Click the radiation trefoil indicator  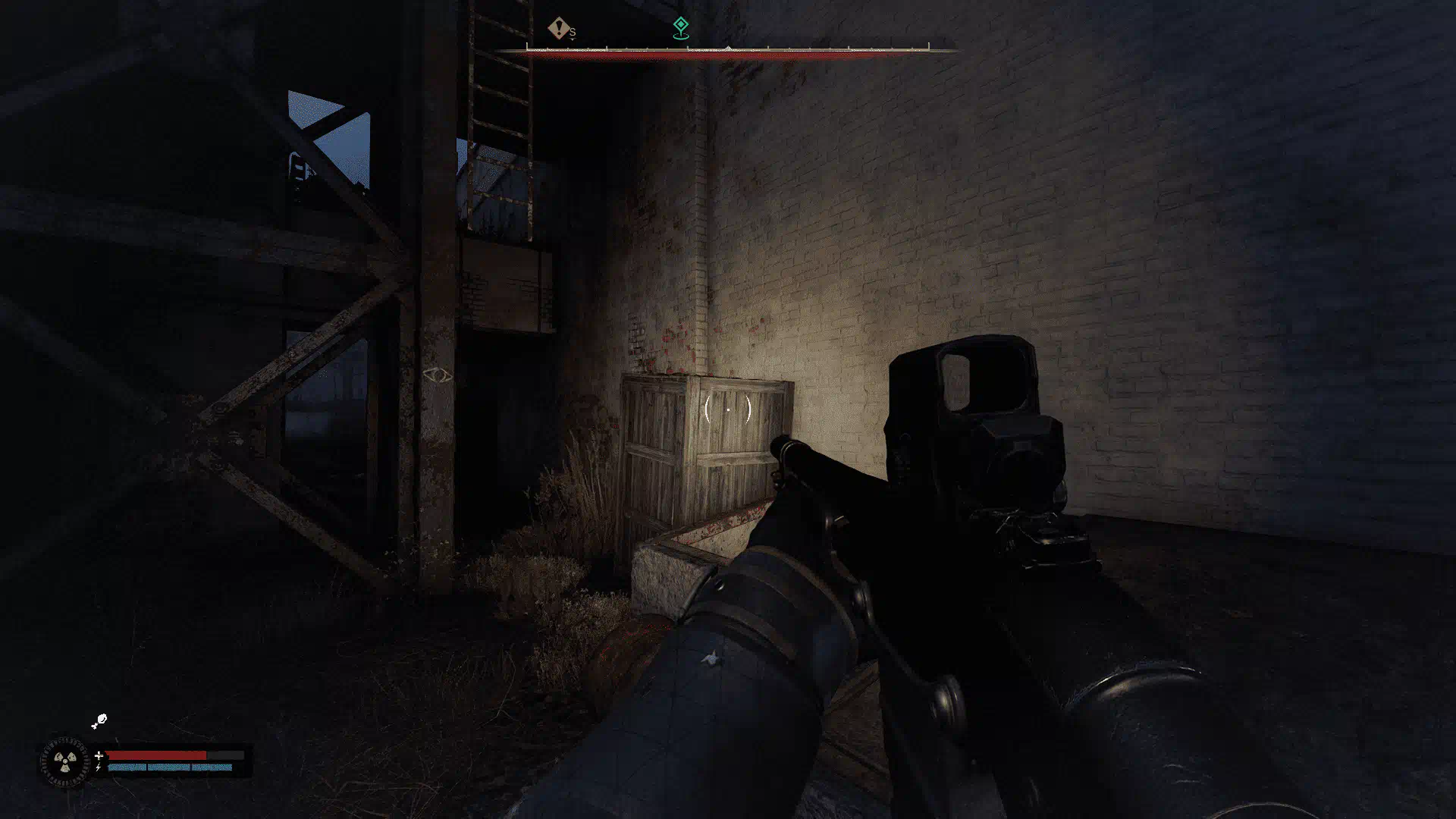65,761
